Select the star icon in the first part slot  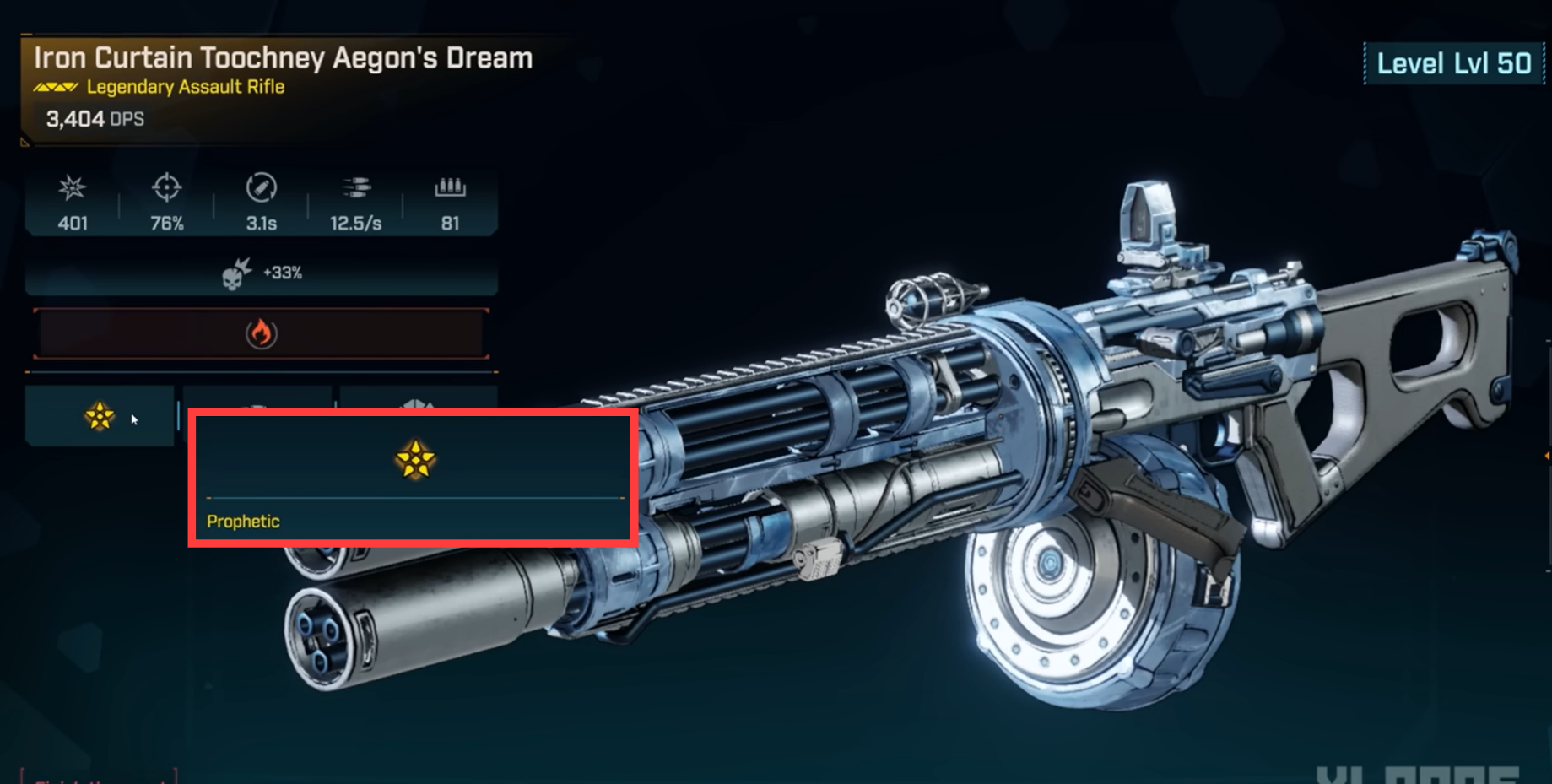click(101, 416)
